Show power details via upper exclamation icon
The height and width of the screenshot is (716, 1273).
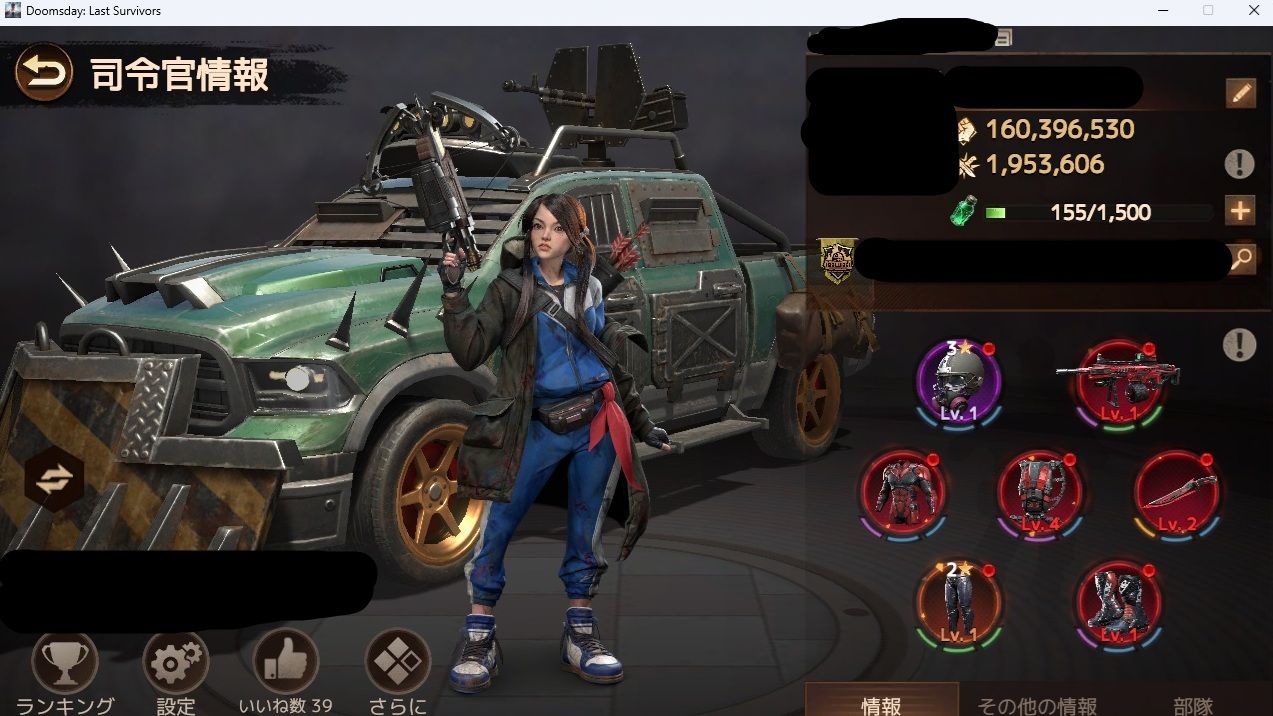(x=1239, y=164)
